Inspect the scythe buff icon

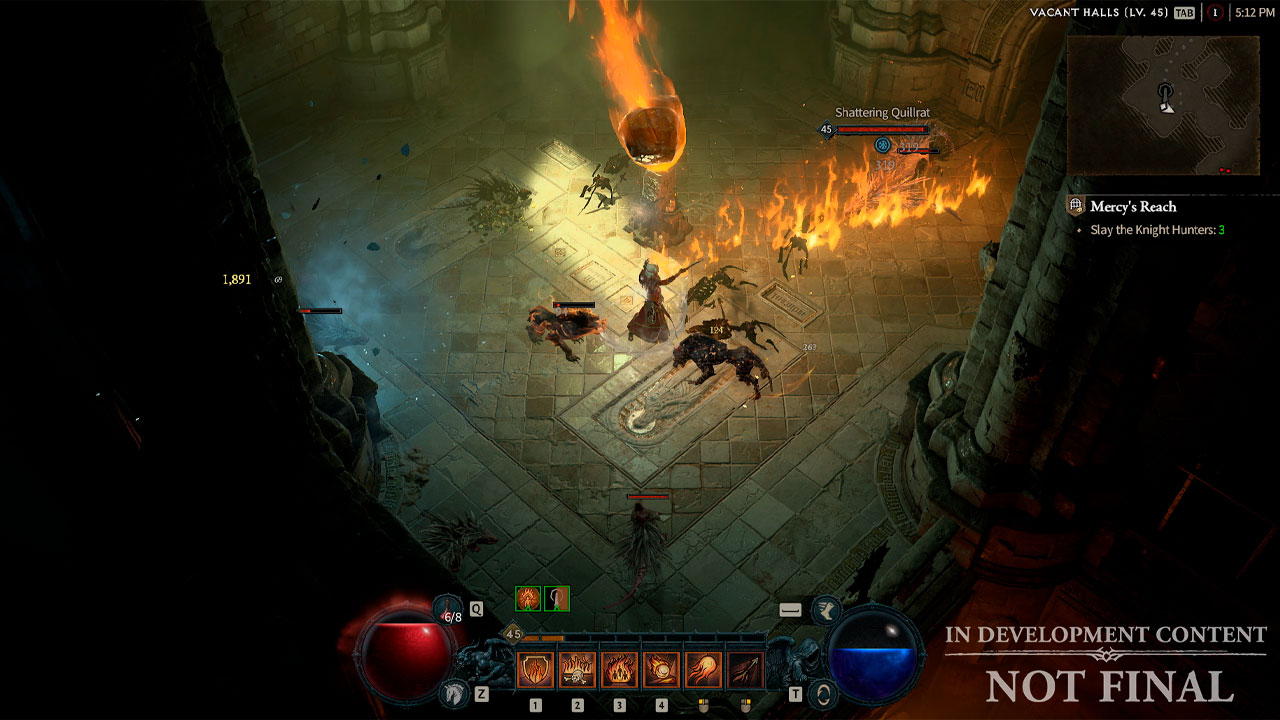pos(557,598)
